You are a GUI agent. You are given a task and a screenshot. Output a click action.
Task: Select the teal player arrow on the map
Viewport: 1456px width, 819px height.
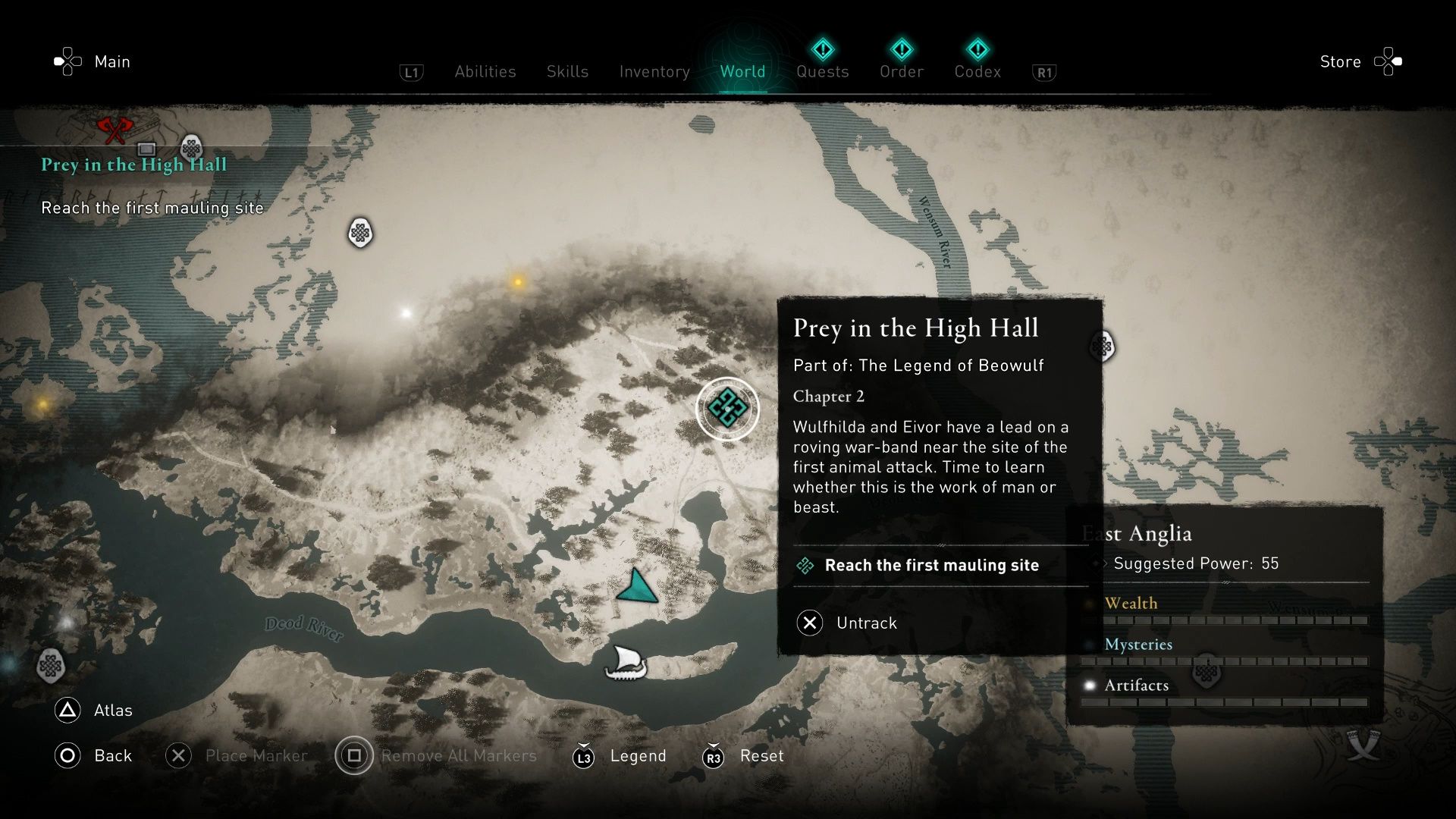(x=637, y=587)
